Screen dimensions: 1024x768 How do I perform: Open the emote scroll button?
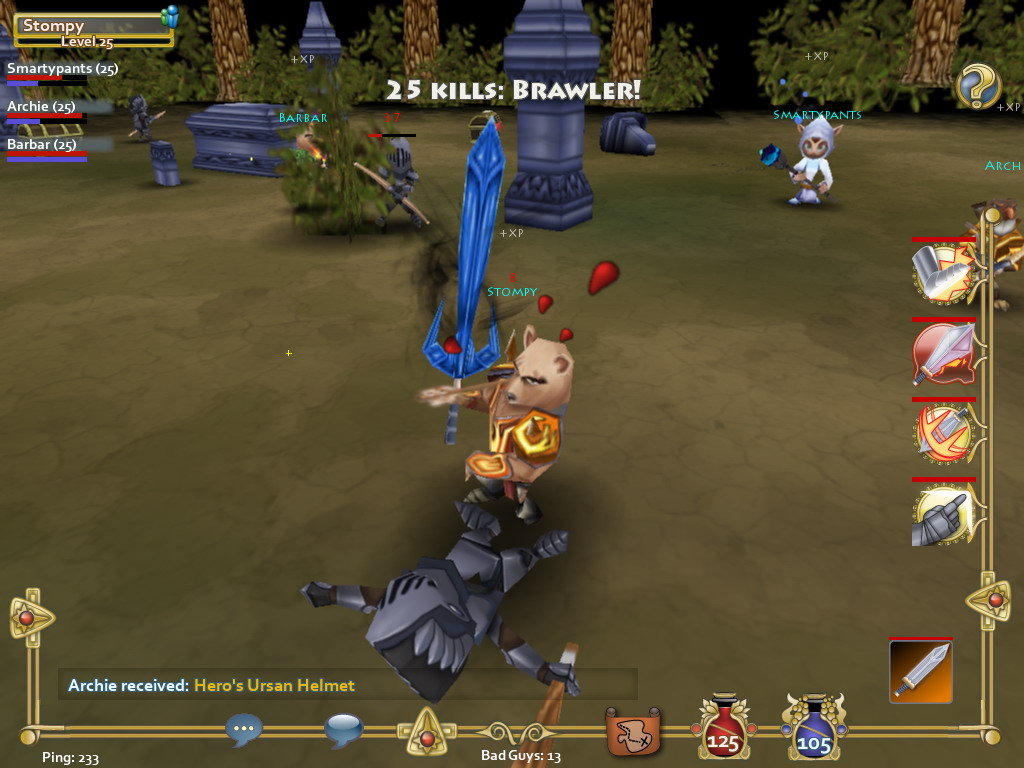633,732
